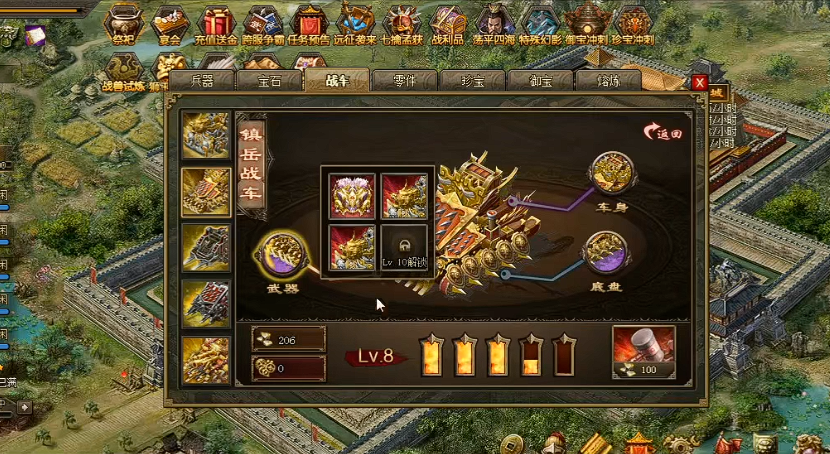Open the 任务预告 quest preview icon
Viewport: 830px width, 454px height.
(x=310, y=23)
